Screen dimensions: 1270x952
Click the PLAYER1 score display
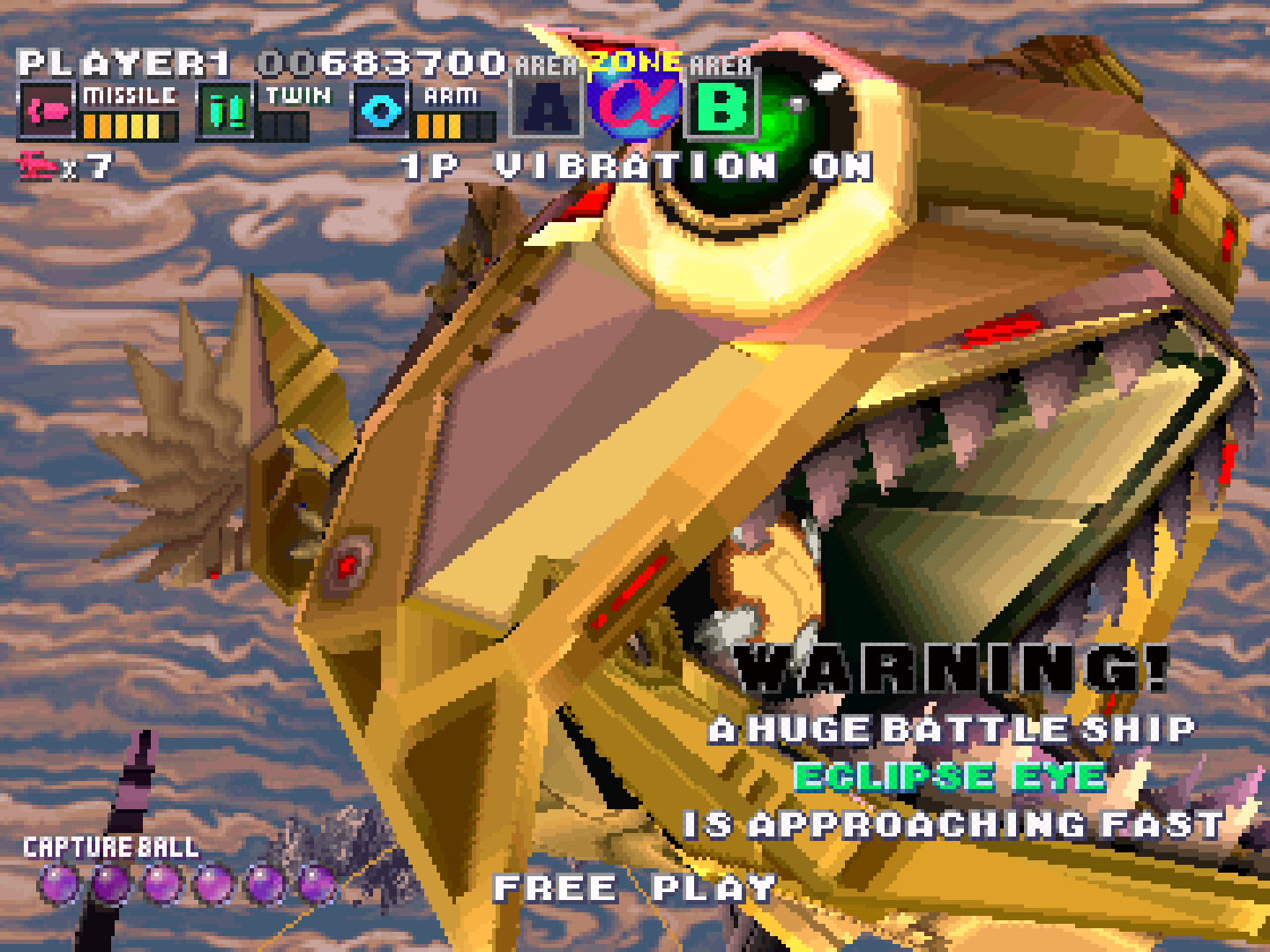pos(256,62)
